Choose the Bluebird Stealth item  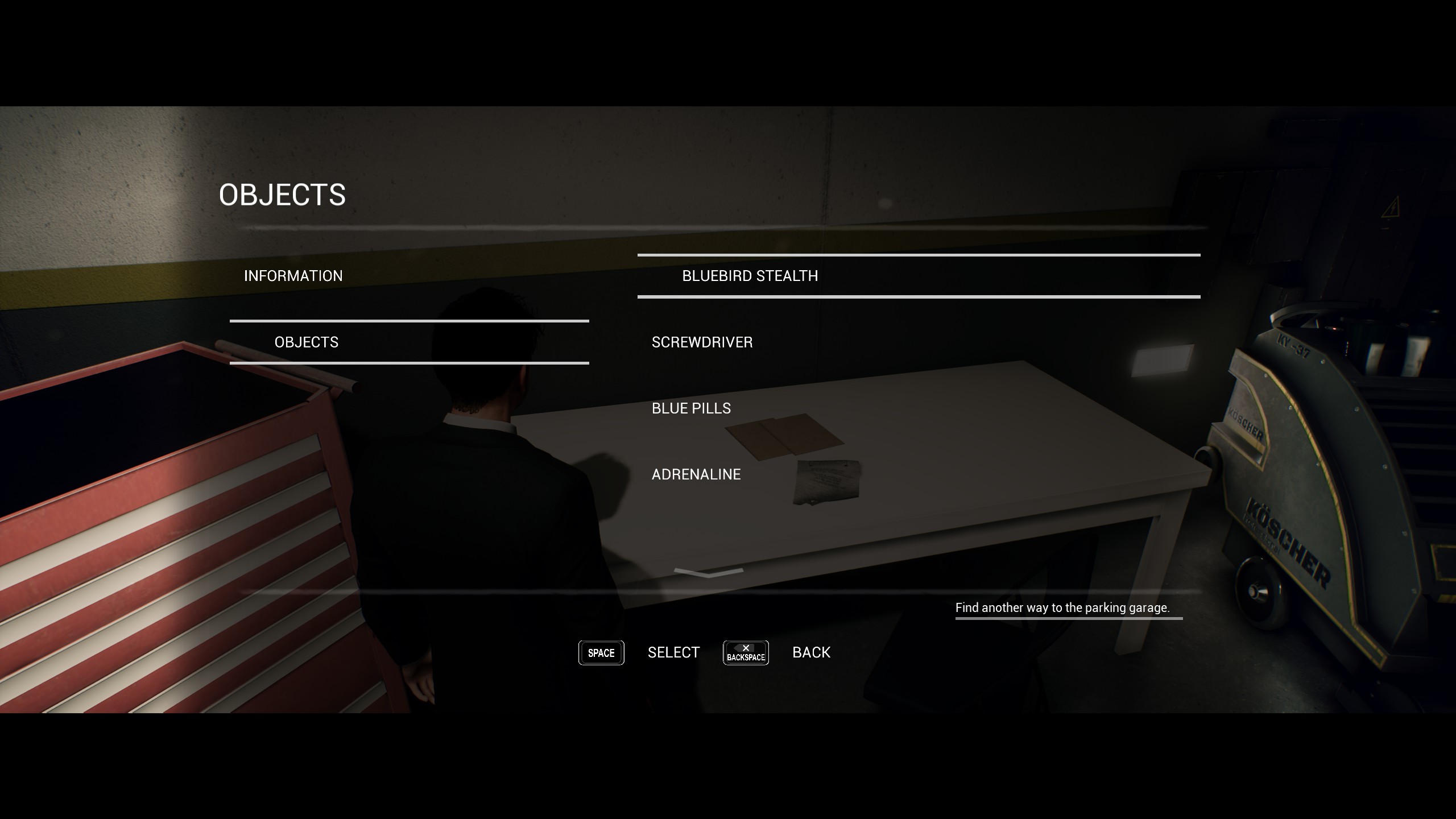(x=750, y=276)
